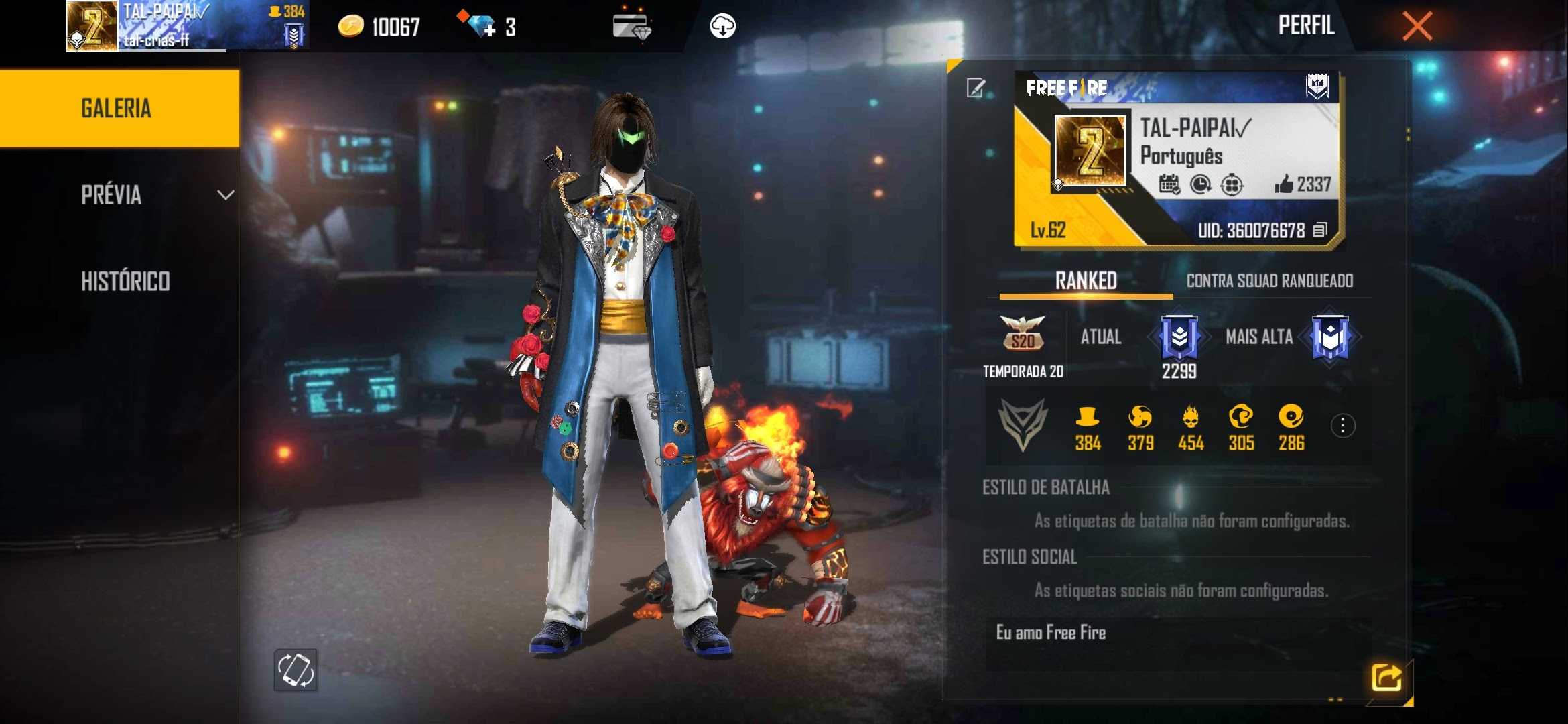
Task: View the gold coin balance
Action: tap(379, 27)
